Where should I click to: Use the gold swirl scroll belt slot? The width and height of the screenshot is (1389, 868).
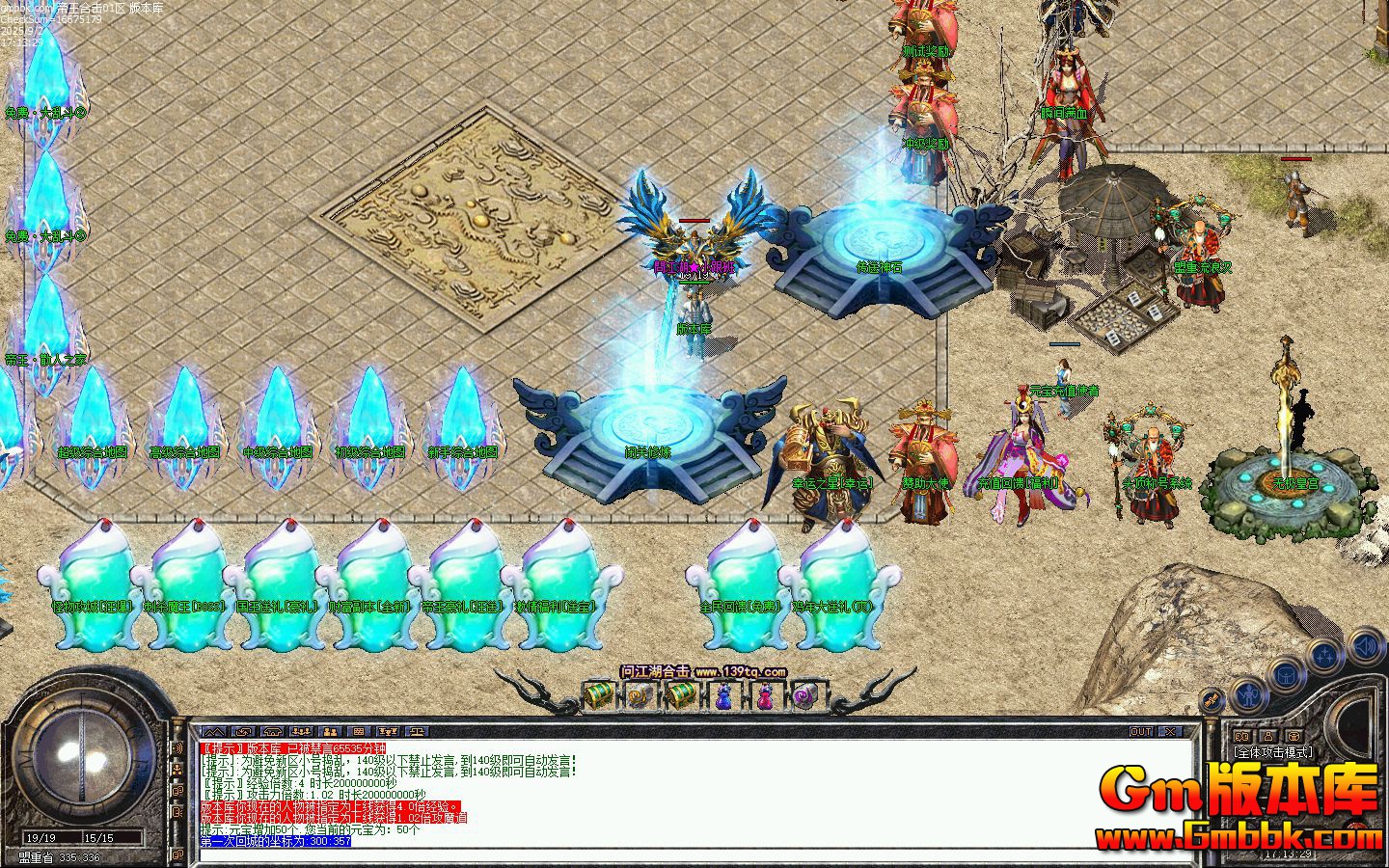tap(640, 694)
